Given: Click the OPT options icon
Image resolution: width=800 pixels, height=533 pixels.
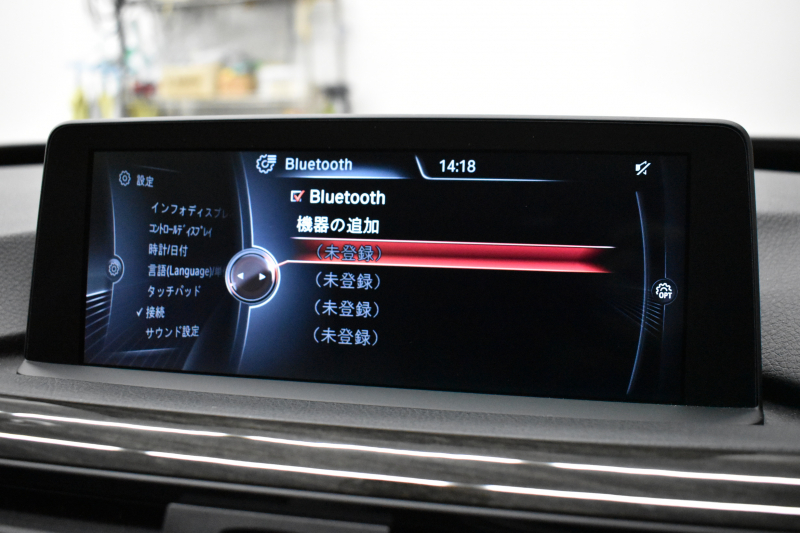Looking at the screenshot, I should coord(663,292).
